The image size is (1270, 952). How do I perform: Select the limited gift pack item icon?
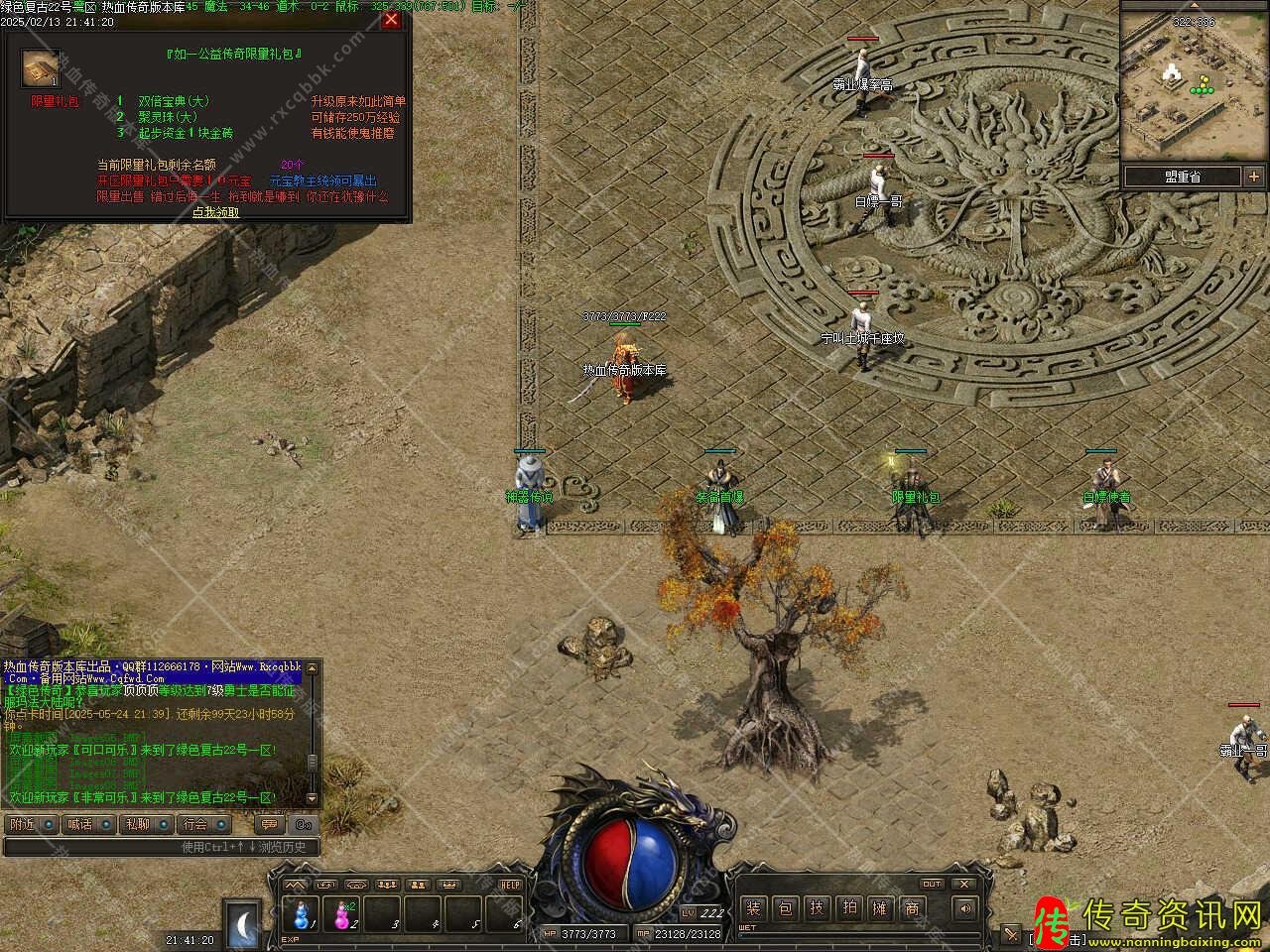41,69
